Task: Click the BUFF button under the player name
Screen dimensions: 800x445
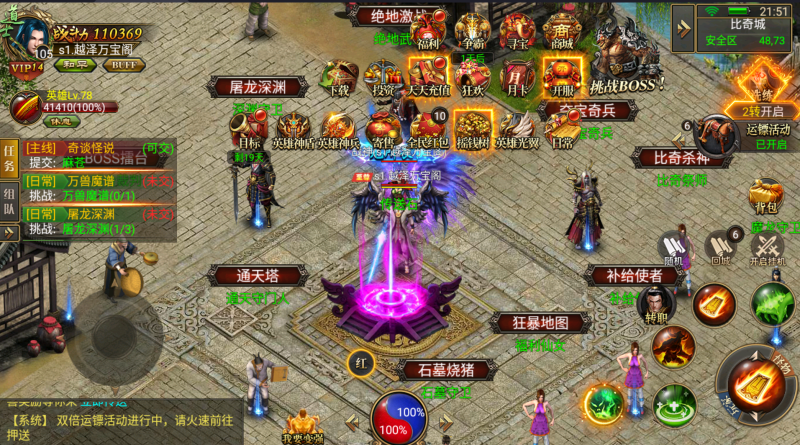Action: click(124, 65)
